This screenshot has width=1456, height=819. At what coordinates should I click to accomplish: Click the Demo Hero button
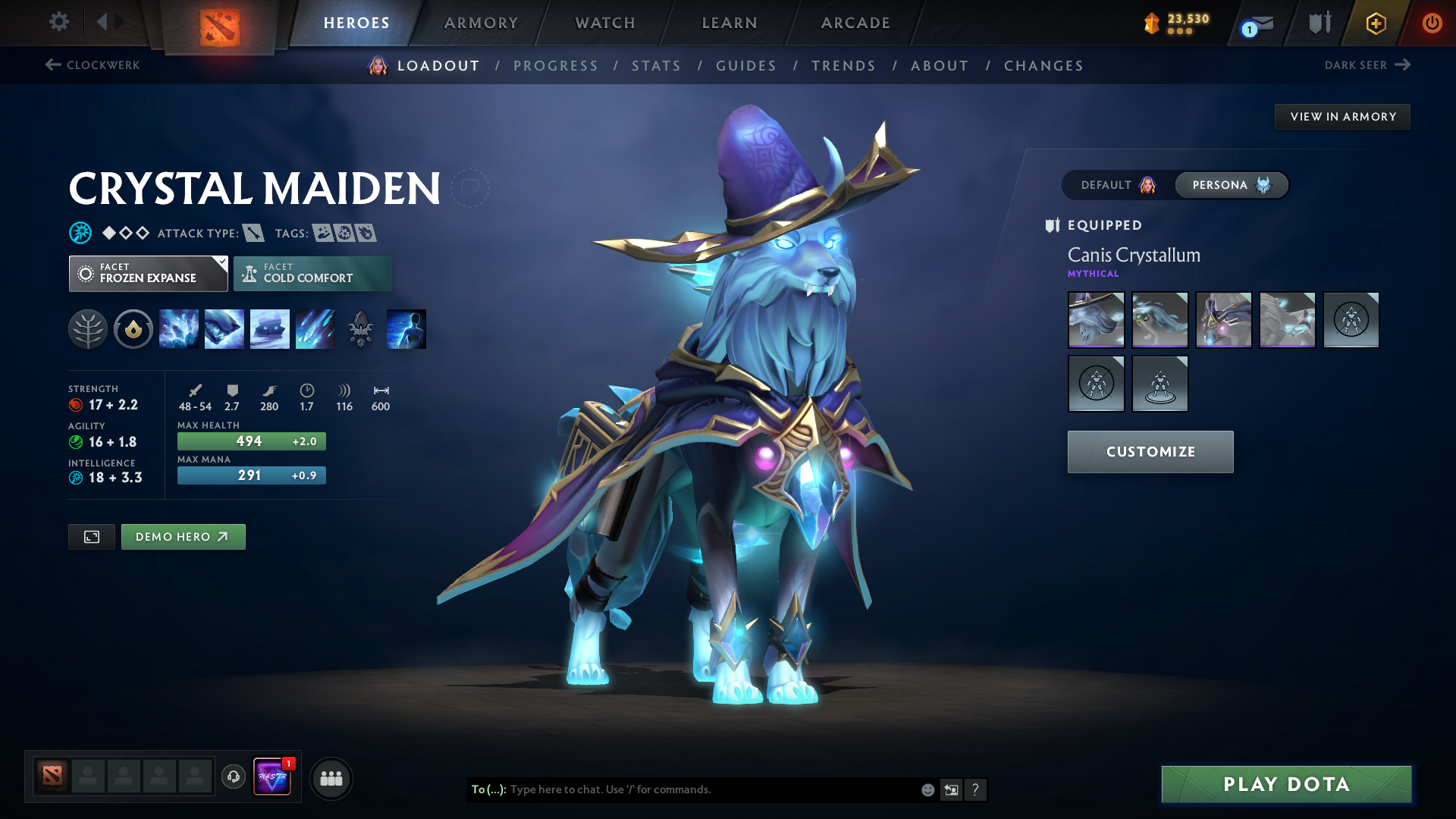click(x=183, y=536)
